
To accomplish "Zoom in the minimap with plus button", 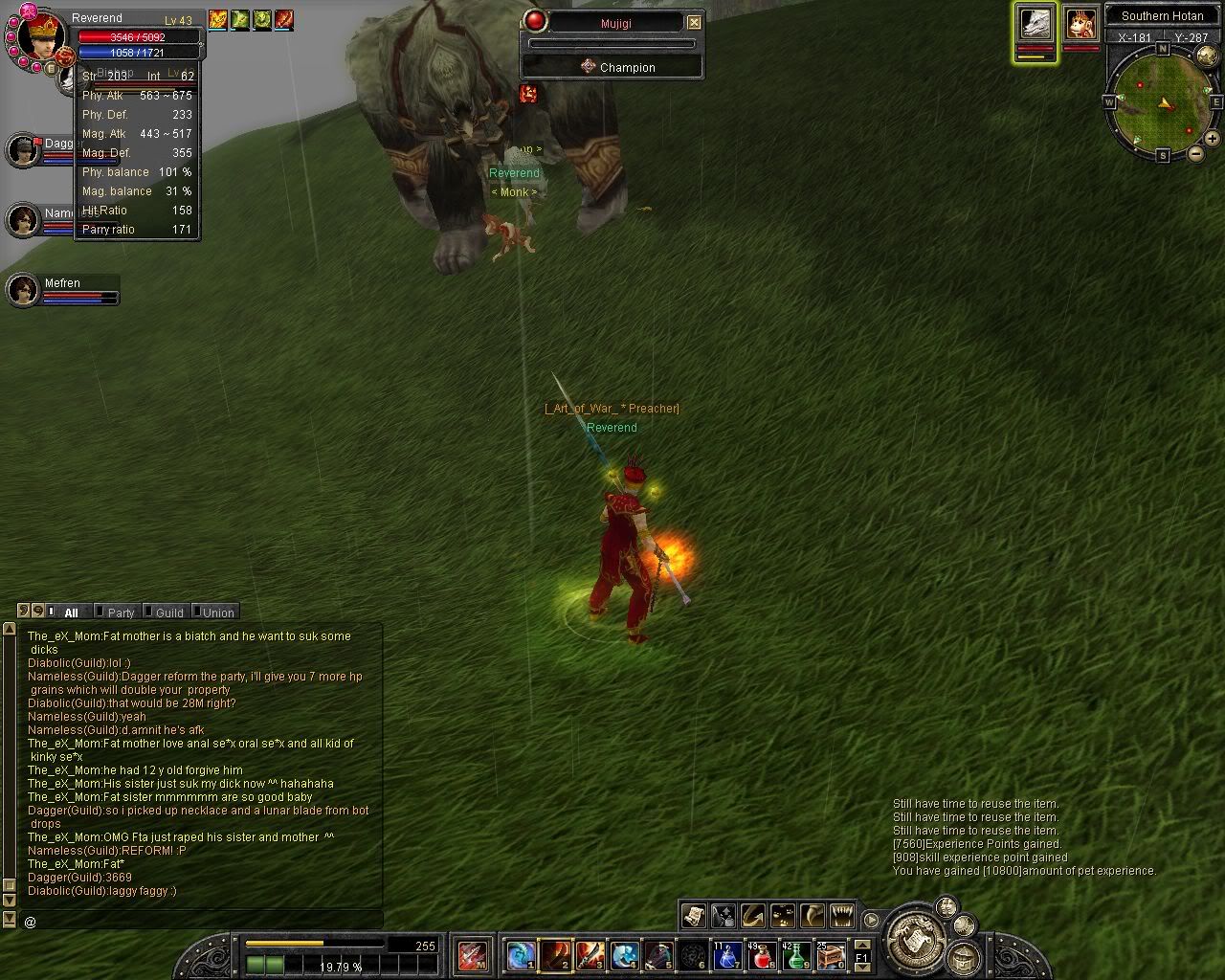I will tap(1212, 139).
